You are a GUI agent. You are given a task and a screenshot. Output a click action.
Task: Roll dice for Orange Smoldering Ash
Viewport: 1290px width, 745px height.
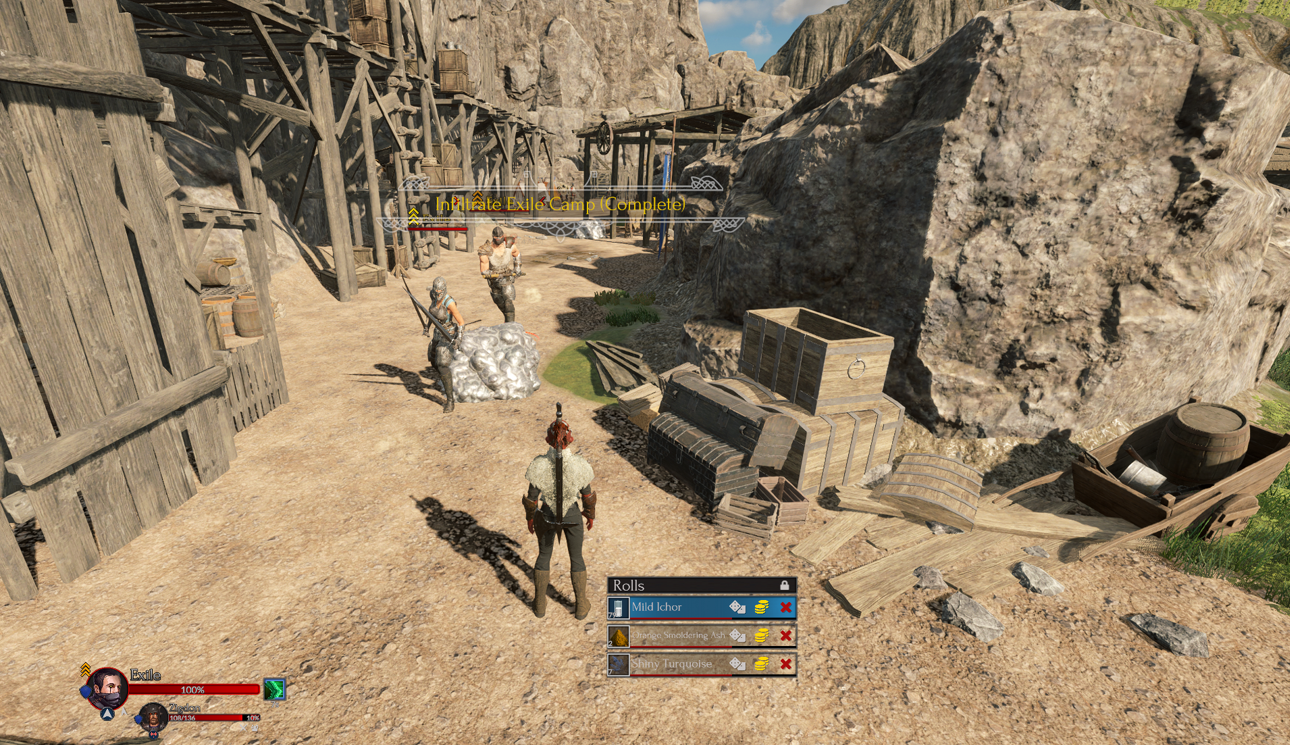[737, 635]
